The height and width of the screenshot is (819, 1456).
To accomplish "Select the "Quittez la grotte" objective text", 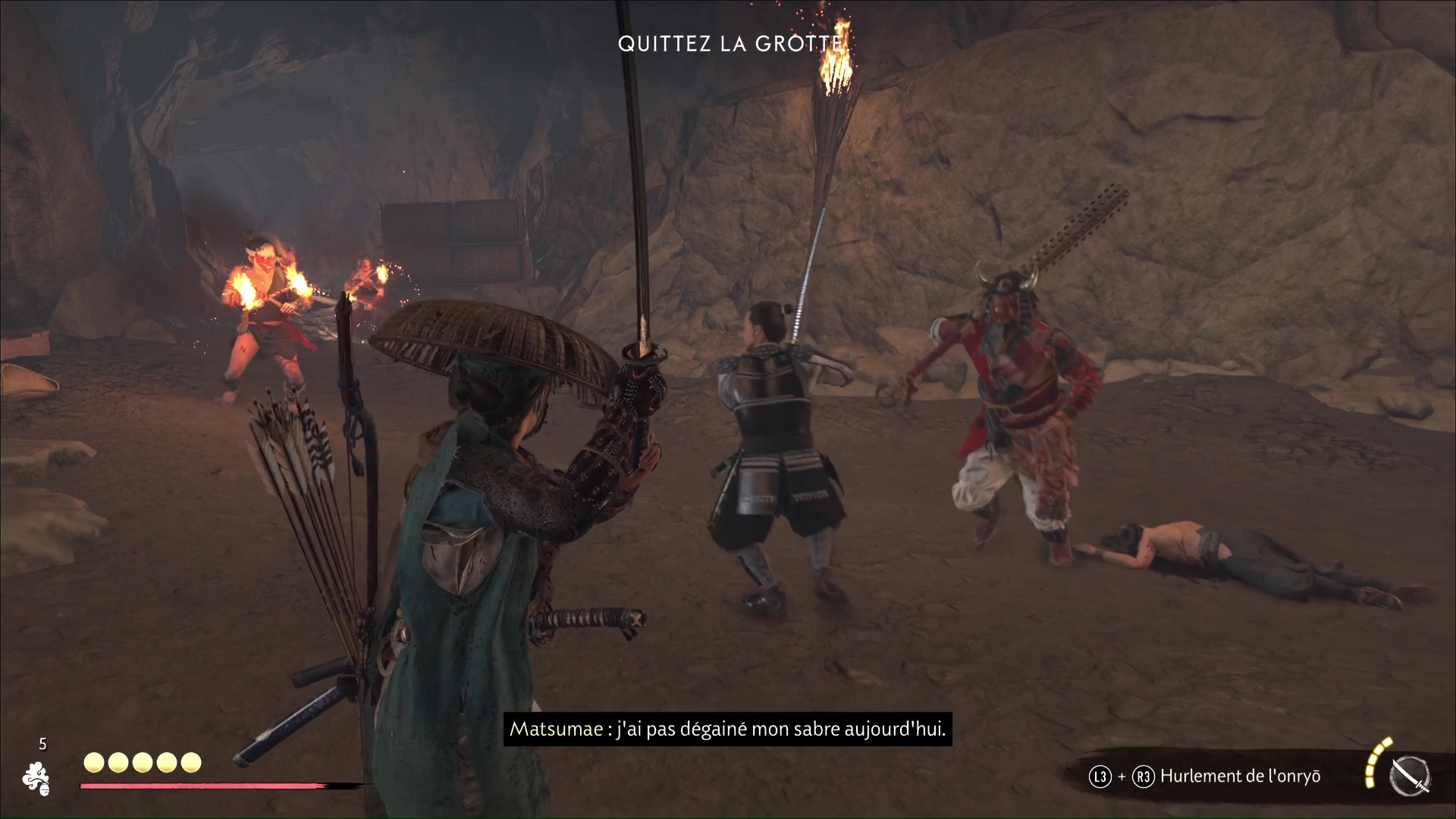I will [730, 44].
